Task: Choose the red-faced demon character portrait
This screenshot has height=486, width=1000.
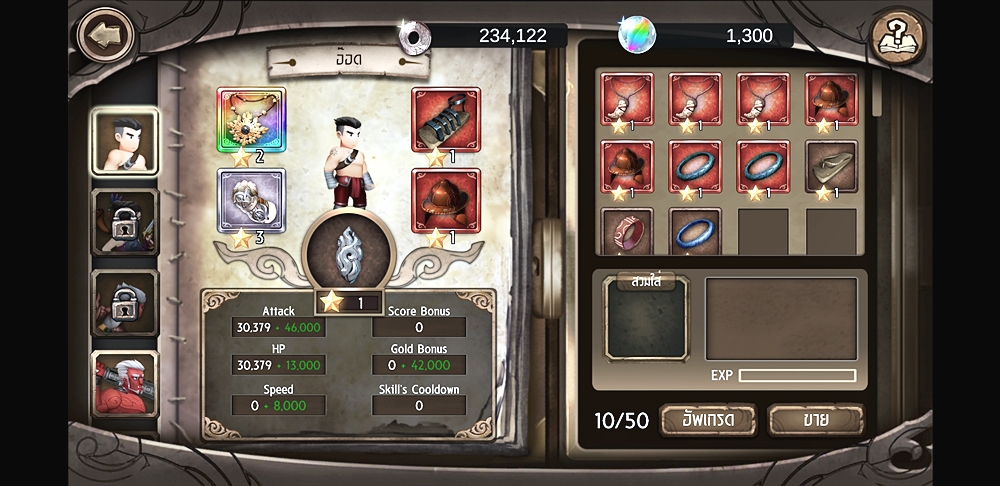Action: pyautogui.click(x=125, y=384)
